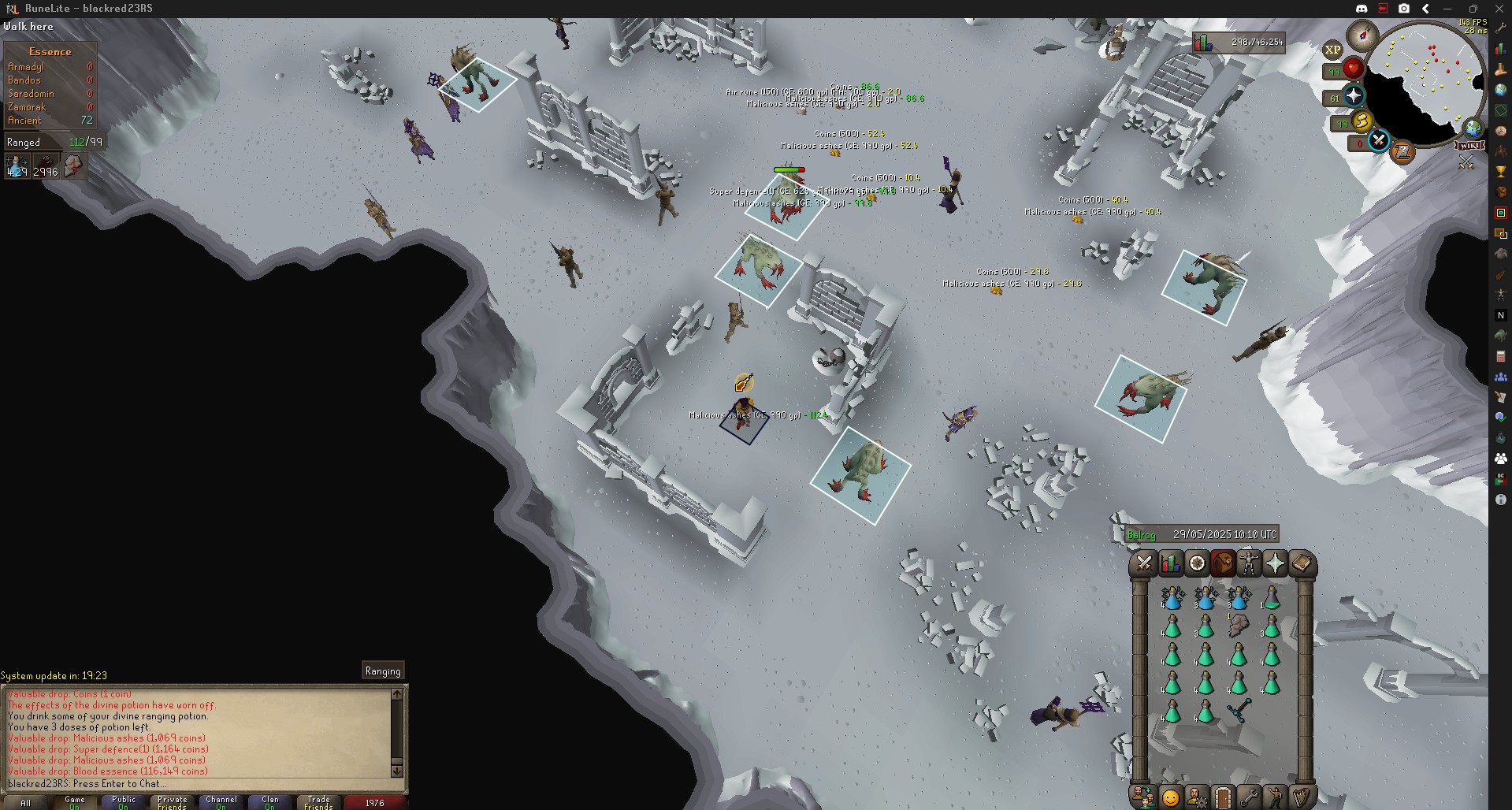Activate the special attack orb
This screenshot has height=810, width=1512.
(1379, 141)
